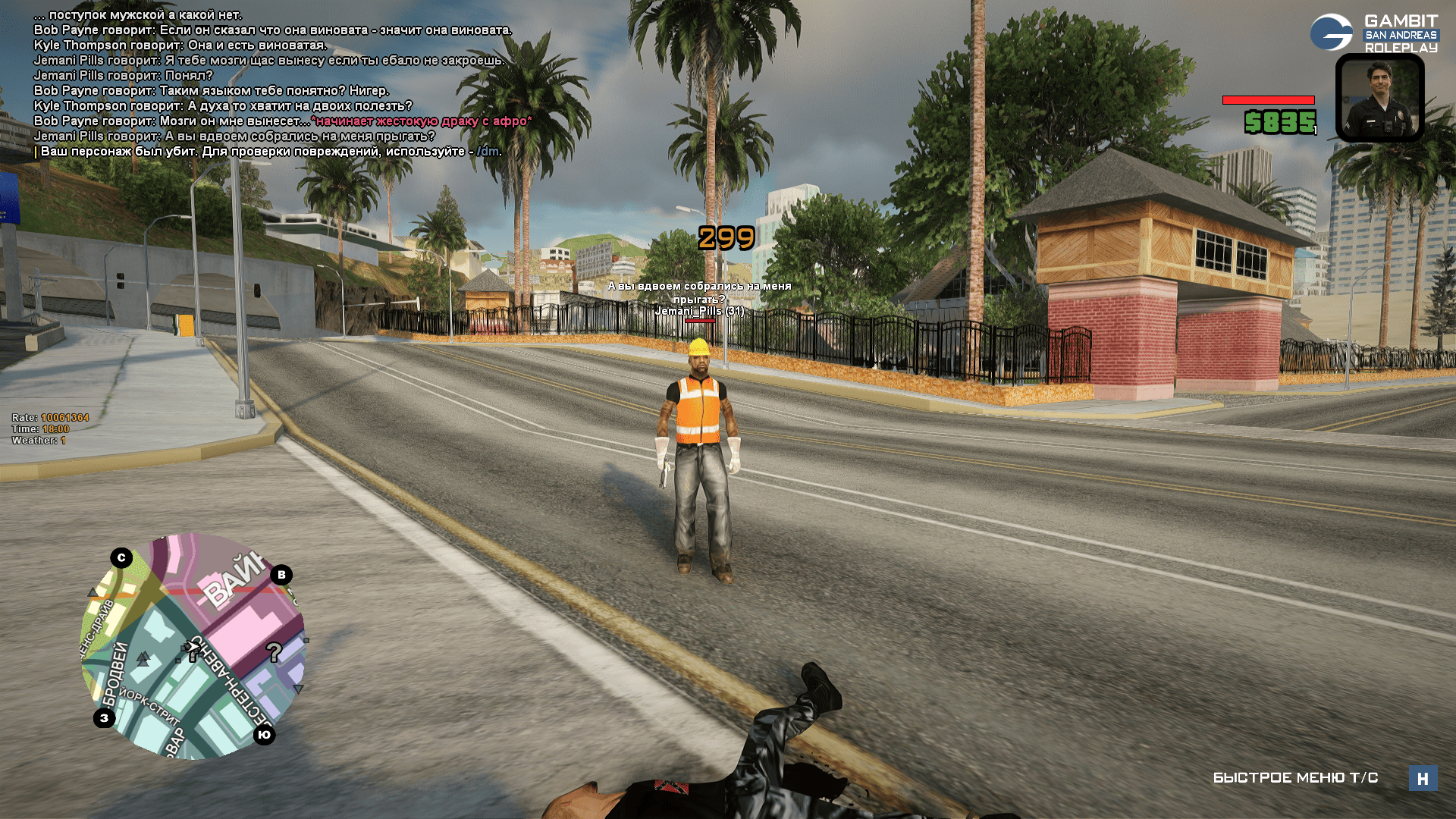
Task: Select the Jemani_Pills name tag
Action: point(699,311)
